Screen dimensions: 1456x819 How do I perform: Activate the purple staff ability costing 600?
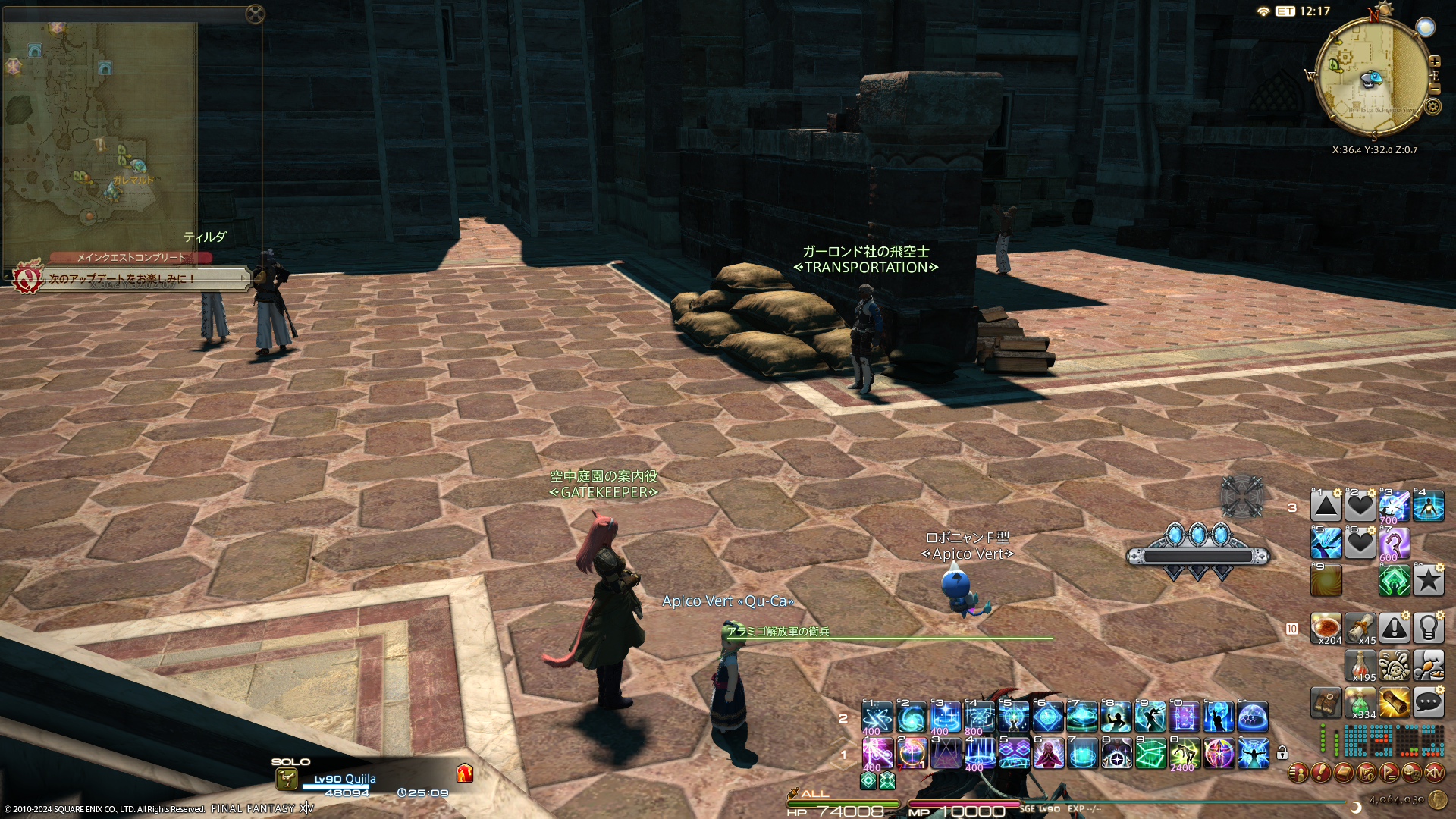(x=1394, y=543)
